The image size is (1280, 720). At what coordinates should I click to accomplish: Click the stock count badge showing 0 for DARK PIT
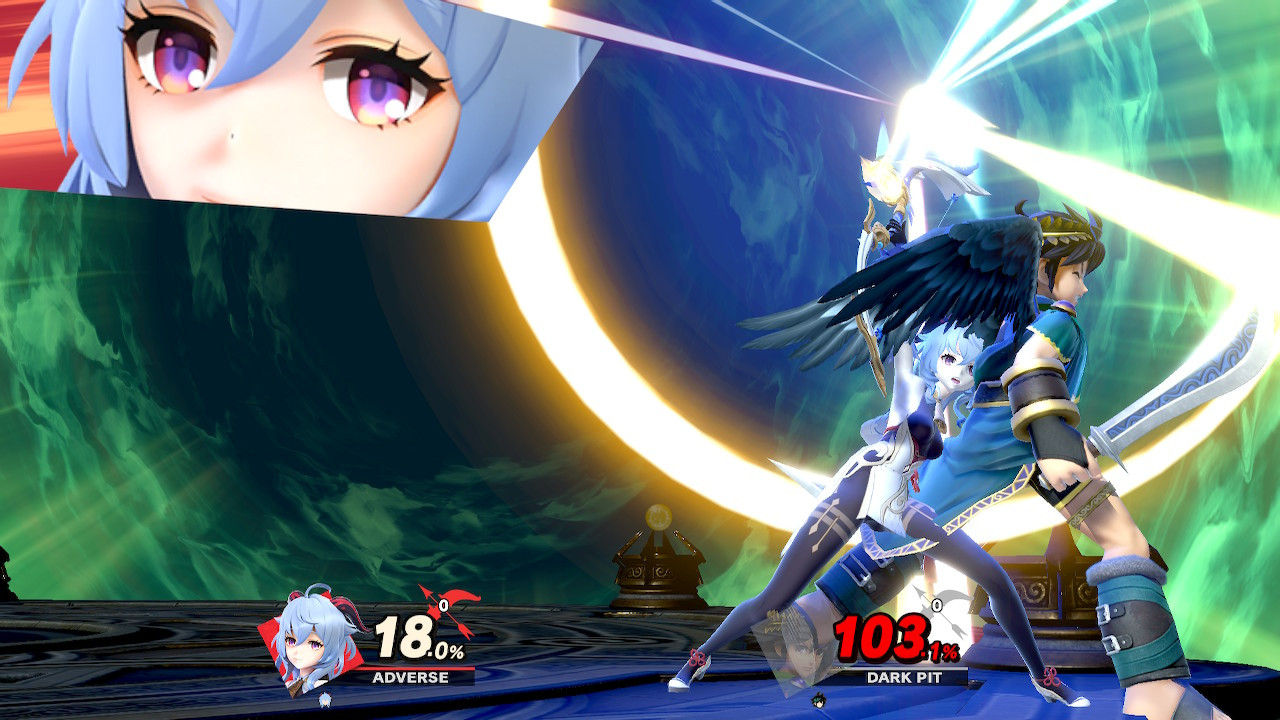[938, 605]
